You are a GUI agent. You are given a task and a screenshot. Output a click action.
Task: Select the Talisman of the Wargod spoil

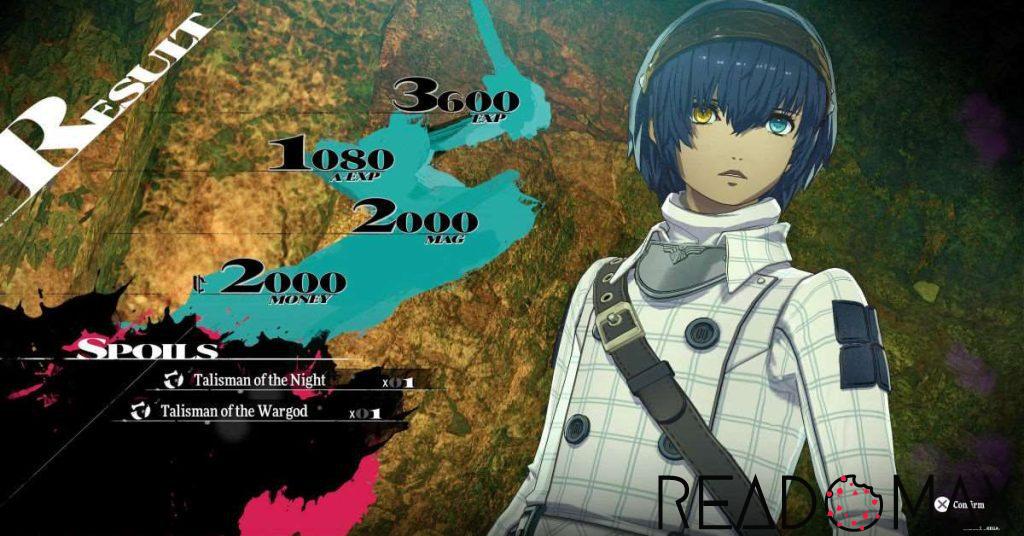[x=230, y=410]
